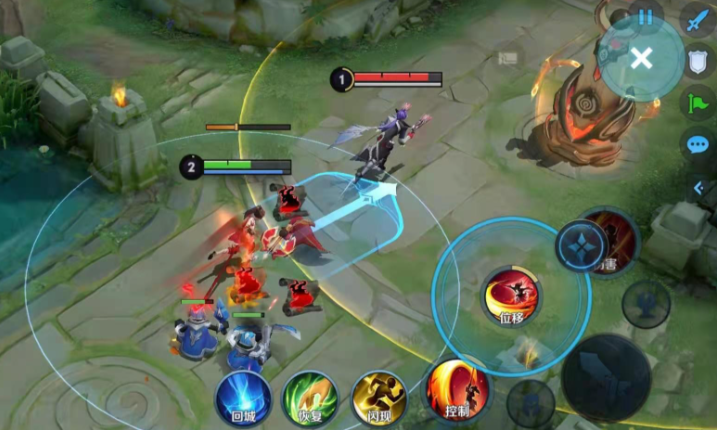
Task: Cast the 控制 control ability
Action: coord(458,389)
